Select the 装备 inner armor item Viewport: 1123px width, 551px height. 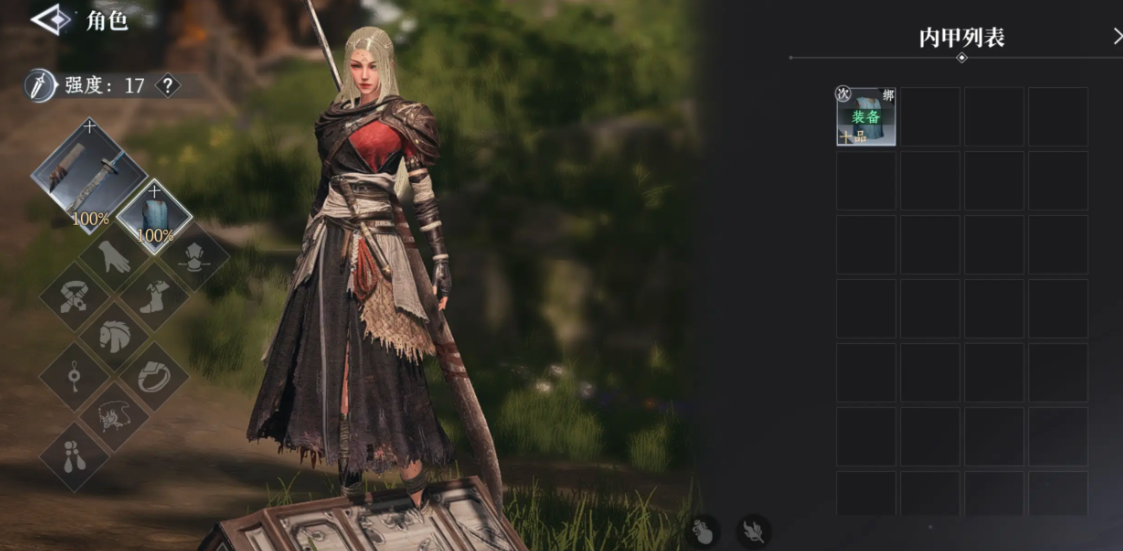pos(866,117)
